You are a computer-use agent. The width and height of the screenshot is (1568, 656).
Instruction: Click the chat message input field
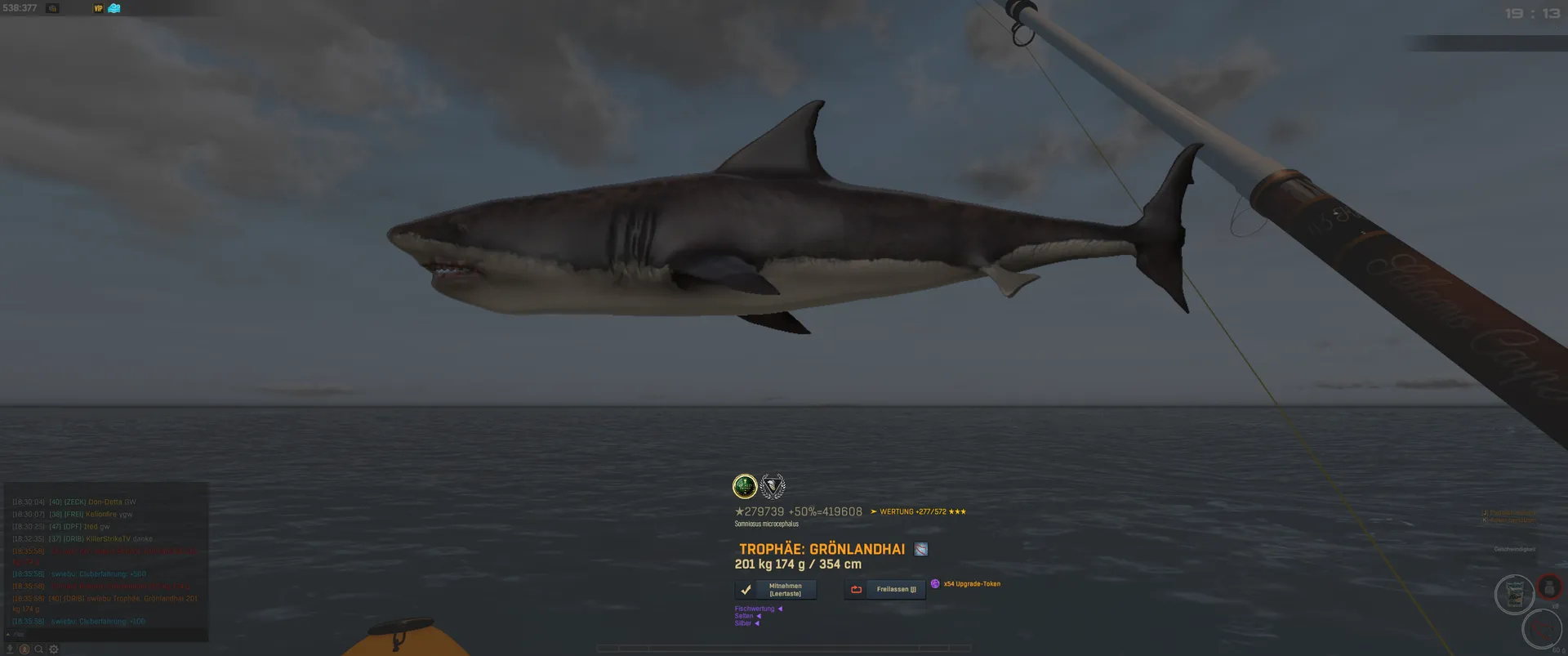click(106, 635)
